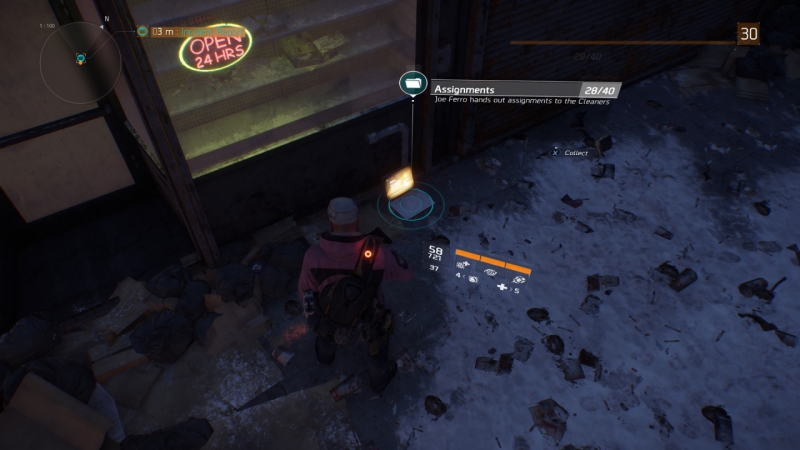Open the Assignments collectible folder icon
The width and height of the screenshot is (800, 450).
[411, 84]
